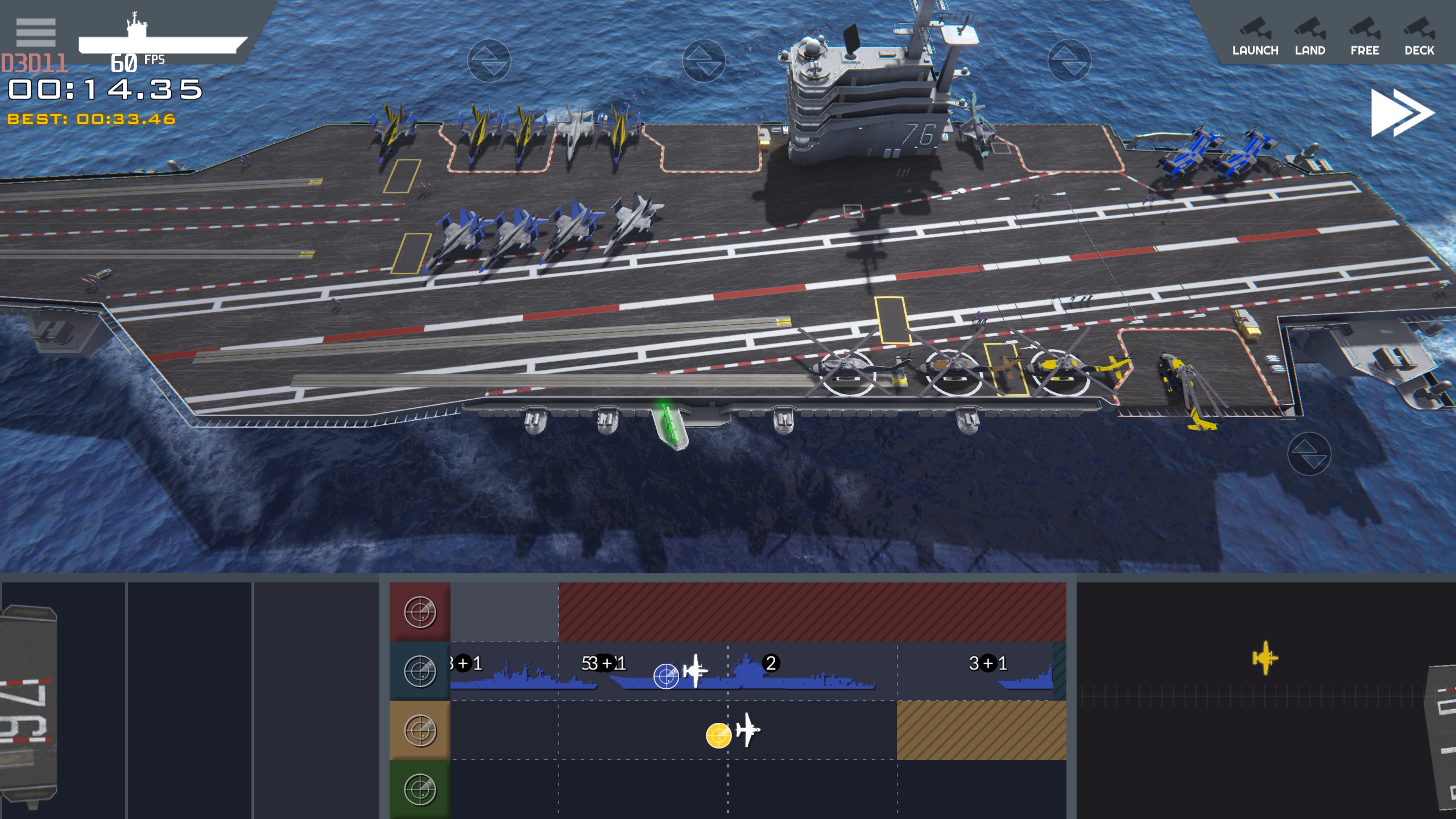1456x819 pixels.
Task: Click the yellow radar mission marker
Action: coord(718,735)
